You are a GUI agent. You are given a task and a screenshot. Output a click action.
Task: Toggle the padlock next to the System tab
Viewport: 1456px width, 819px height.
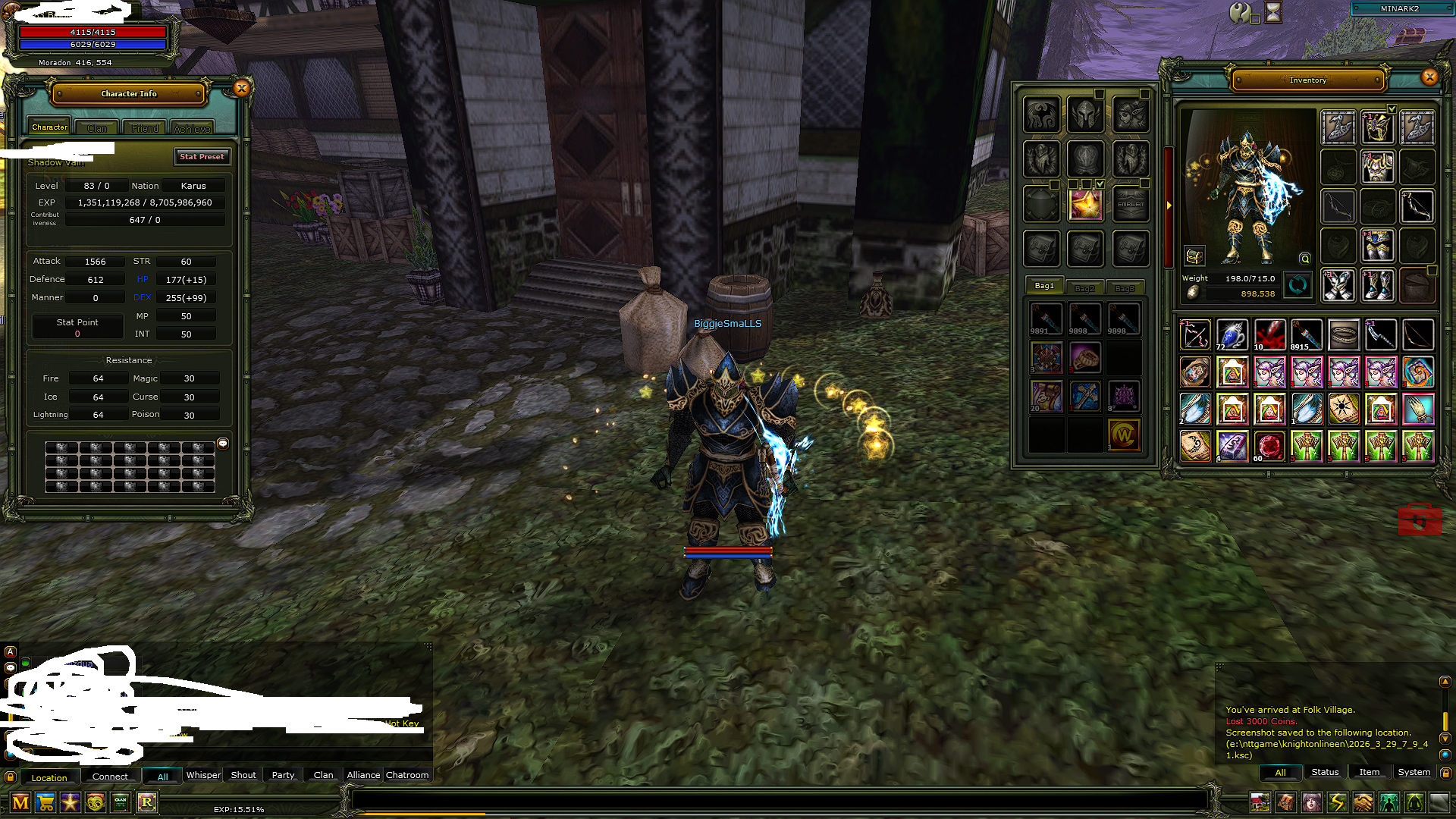pyautogui.click(x=1447, y=773)
